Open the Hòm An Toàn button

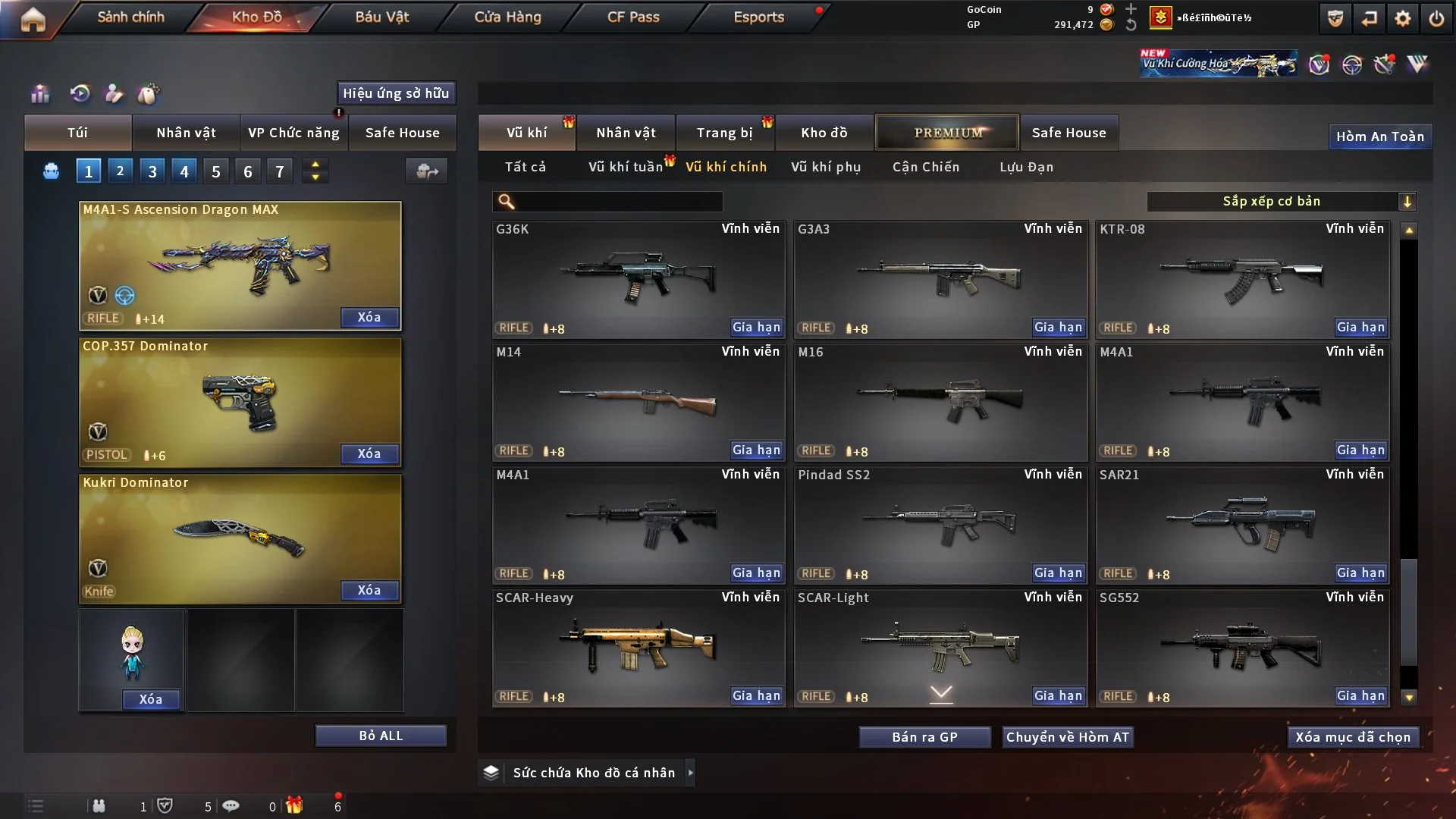(x=1380, y=136)
